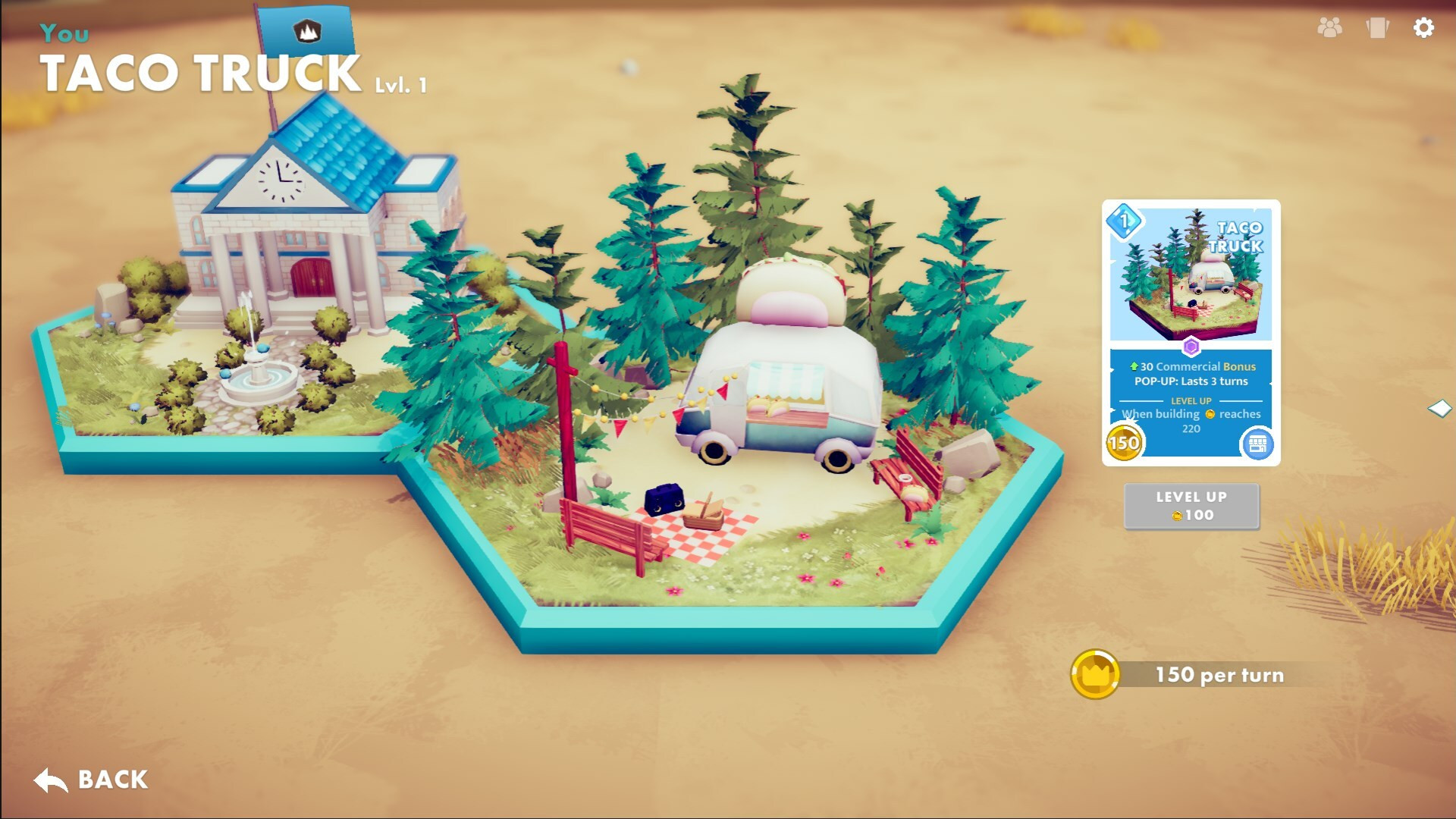Click the BACK label

pos(111,779)
